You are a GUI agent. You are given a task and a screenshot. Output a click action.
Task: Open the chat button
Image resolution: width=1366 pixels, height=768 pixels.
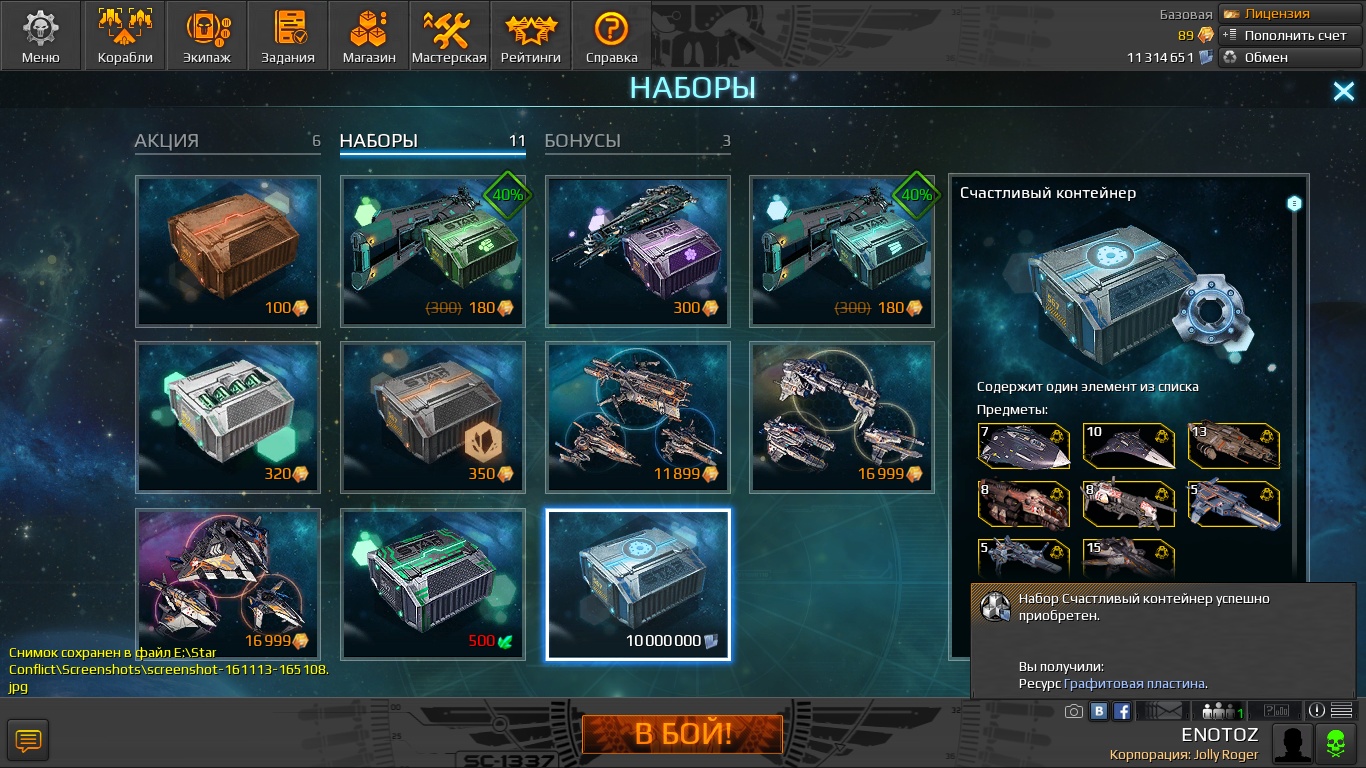click(28, 741)
